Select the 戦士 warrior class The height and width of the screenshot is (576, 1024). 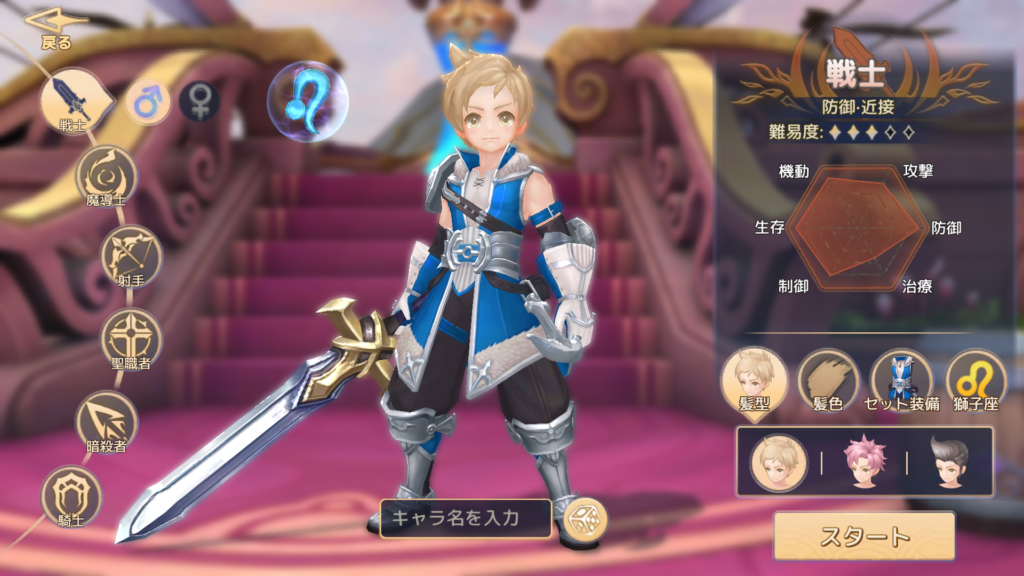coord(72,101)
